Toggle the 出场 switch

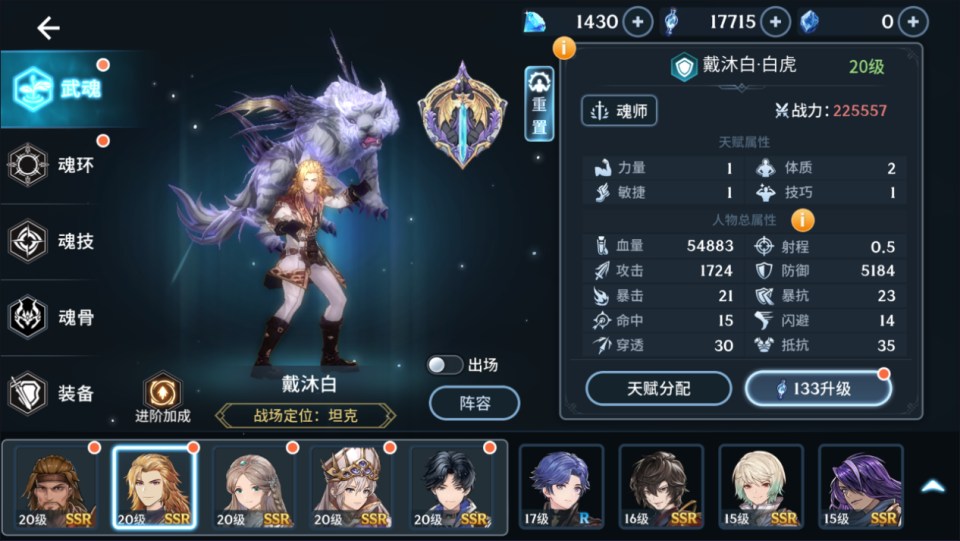[x=445, y=365]
